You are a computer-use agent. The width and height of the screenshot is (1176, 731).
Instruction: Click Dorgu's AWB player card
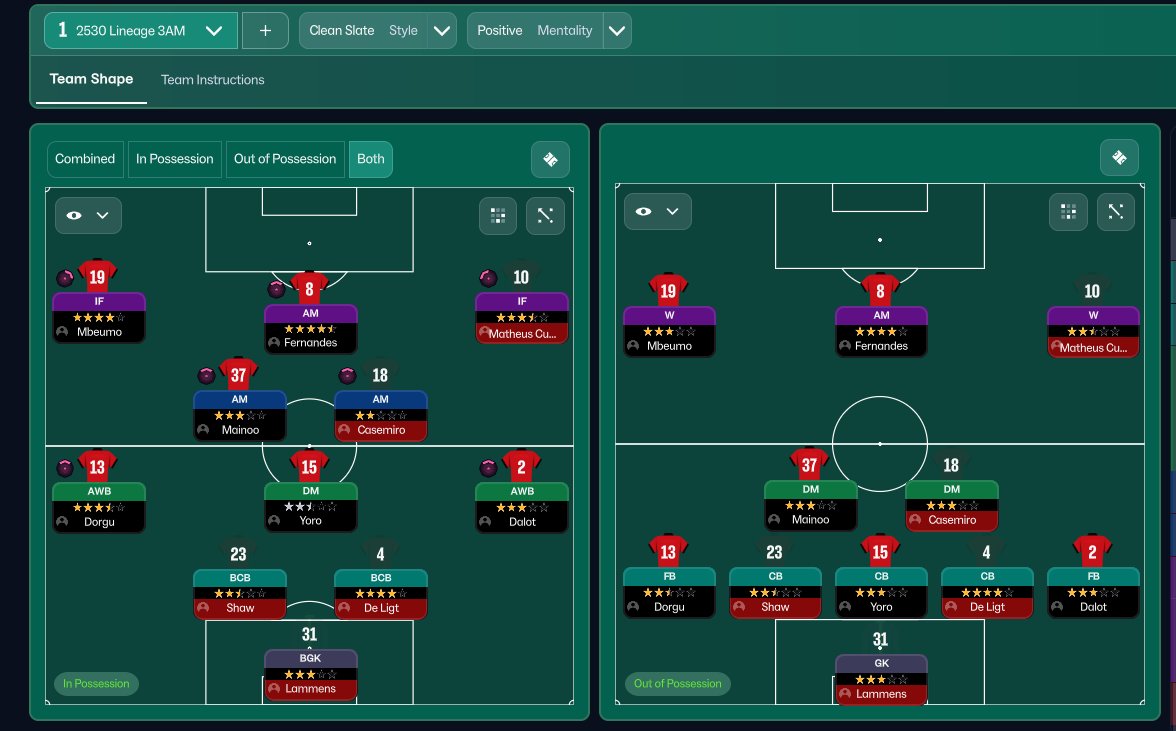click(x=98, y=507)
